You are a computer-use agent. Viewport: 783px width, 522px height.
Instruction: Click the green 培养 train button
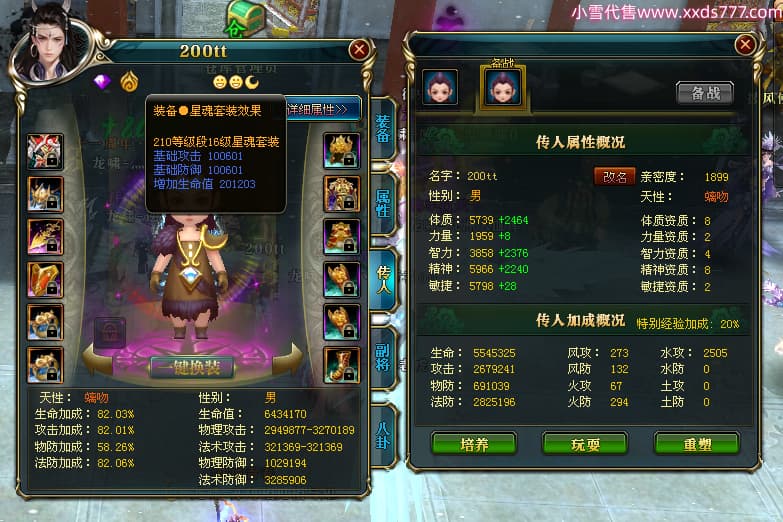click(474, 442)
